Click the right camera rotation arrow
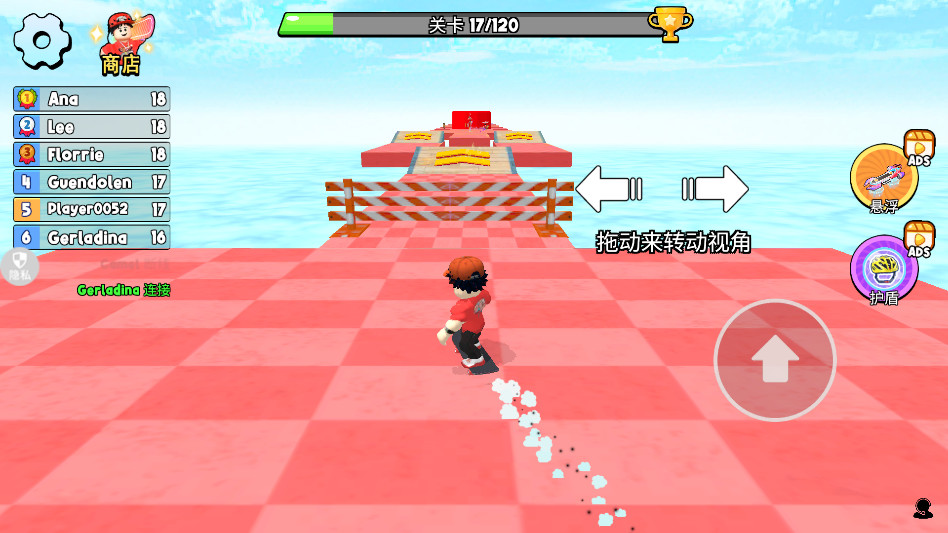The image size is (948, 533). tap(715, 189)
